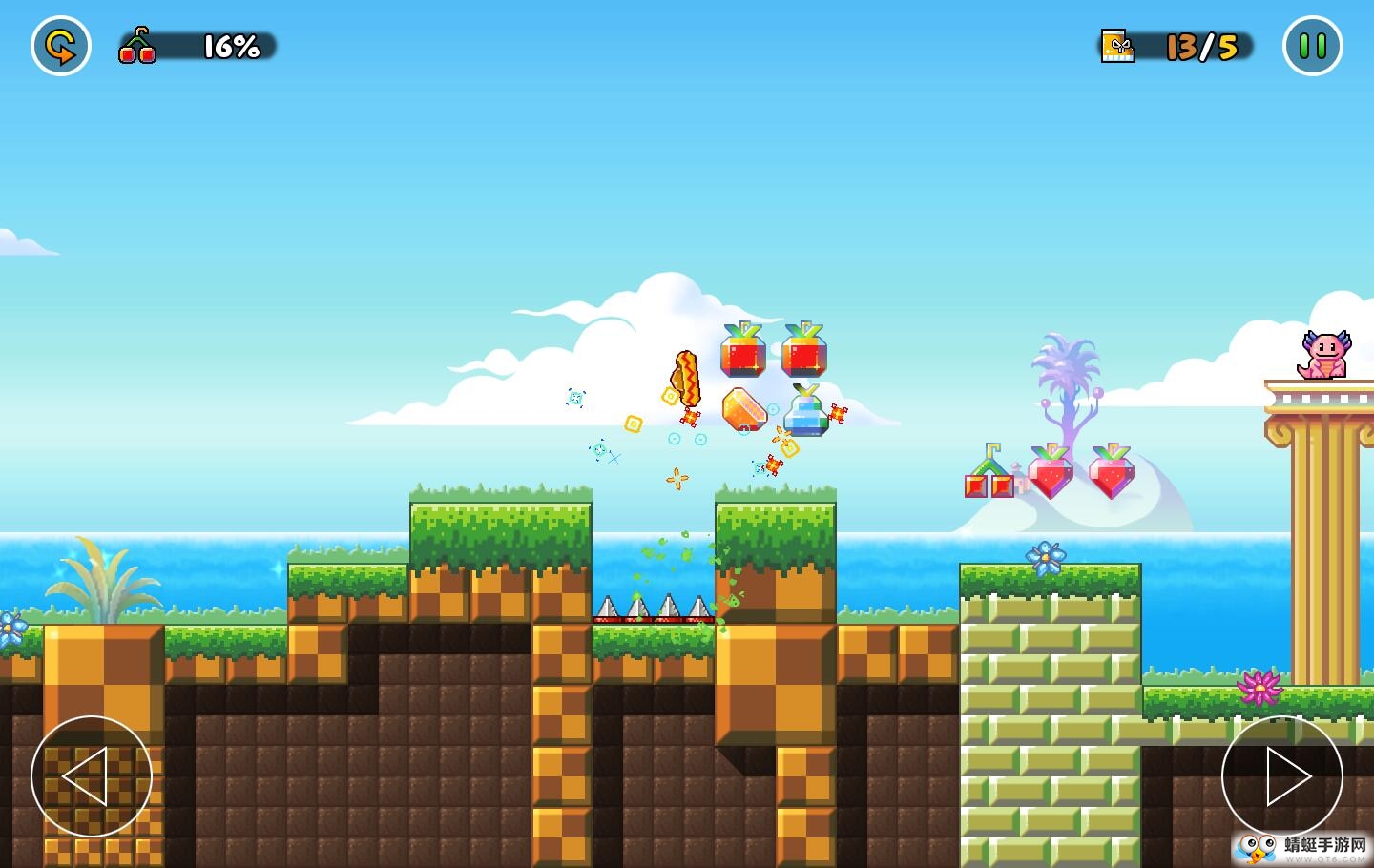
Task: Pause the game with the pause button
Action: 1312,46
